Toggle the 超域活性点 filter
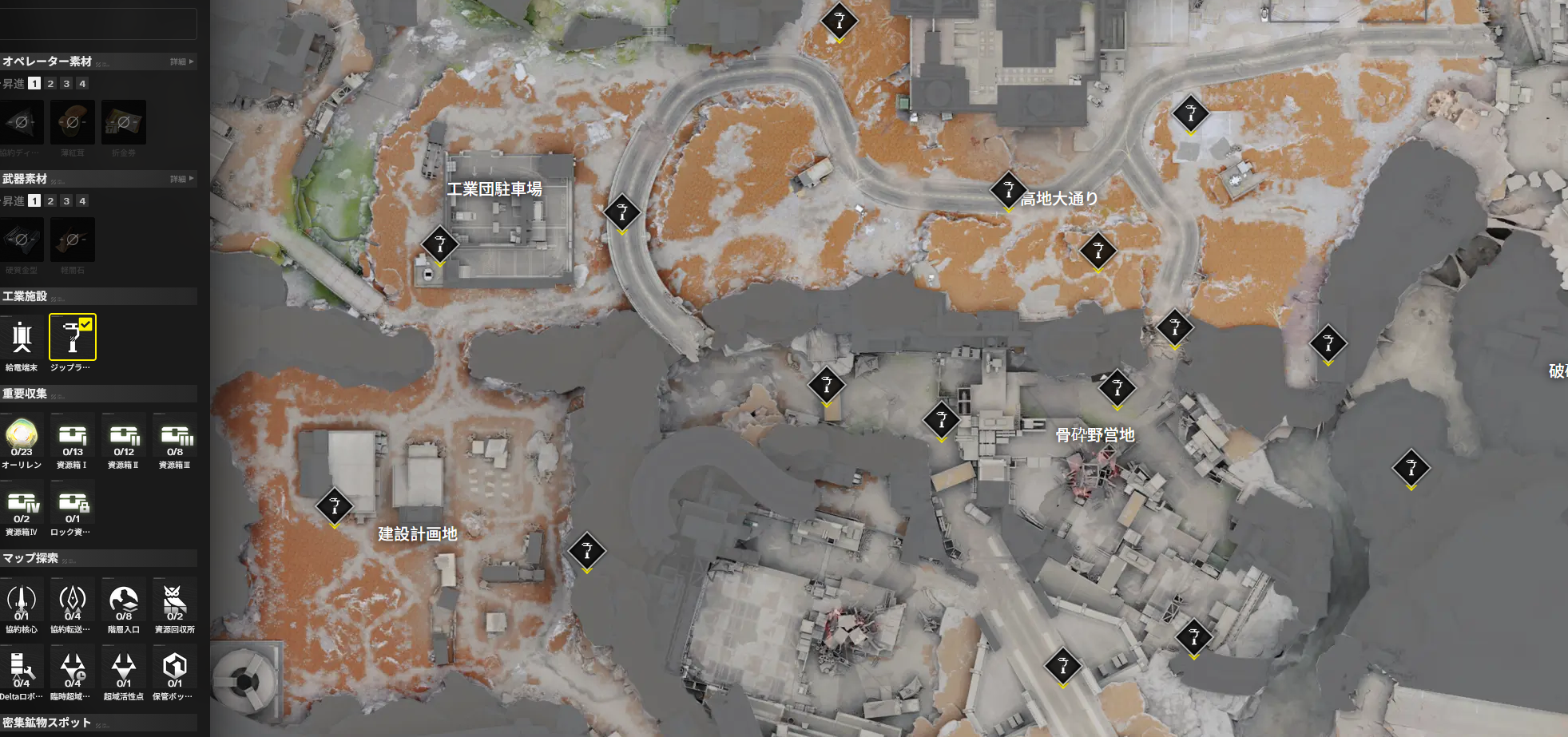This screenshot has width=1568, height=737. pos(124,668)
